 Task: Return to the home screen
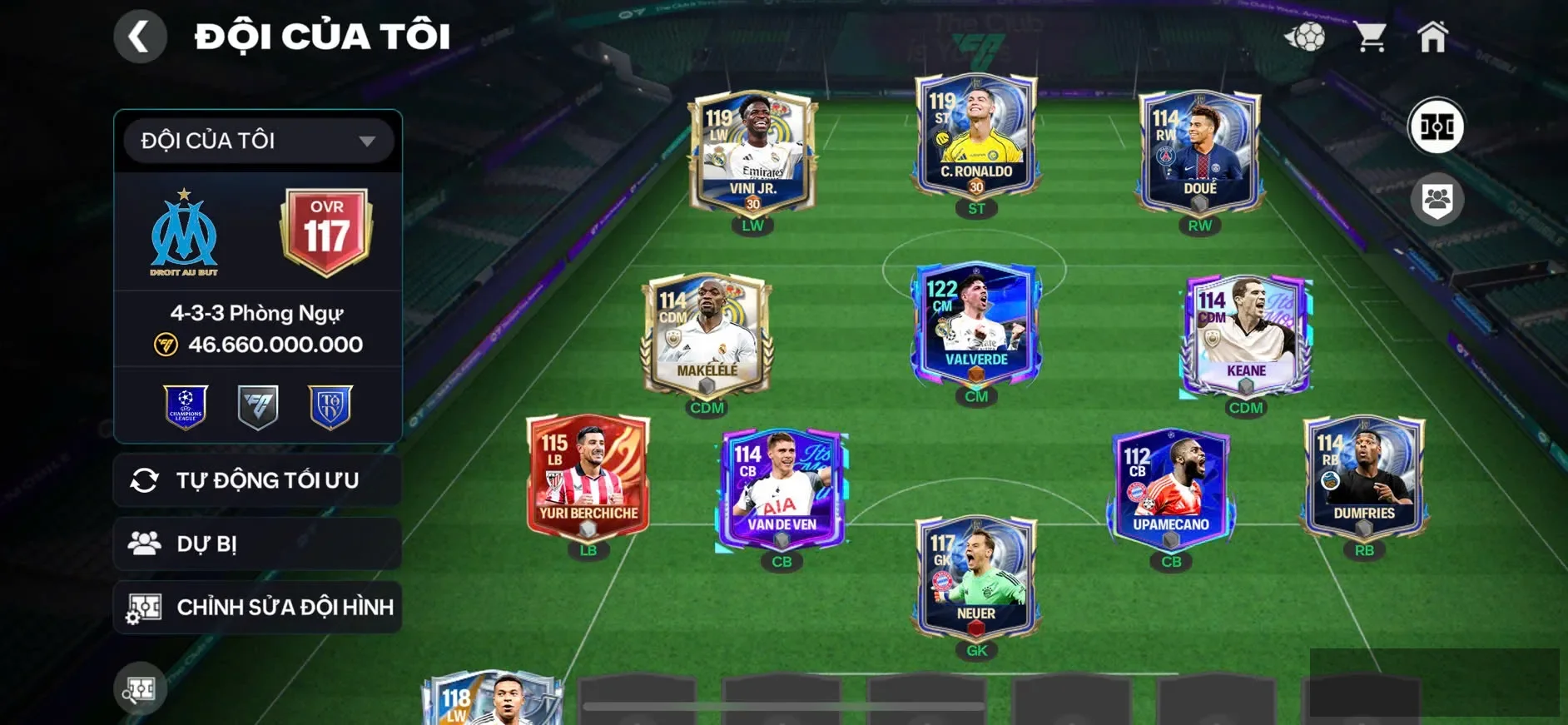click(1432, 37)
